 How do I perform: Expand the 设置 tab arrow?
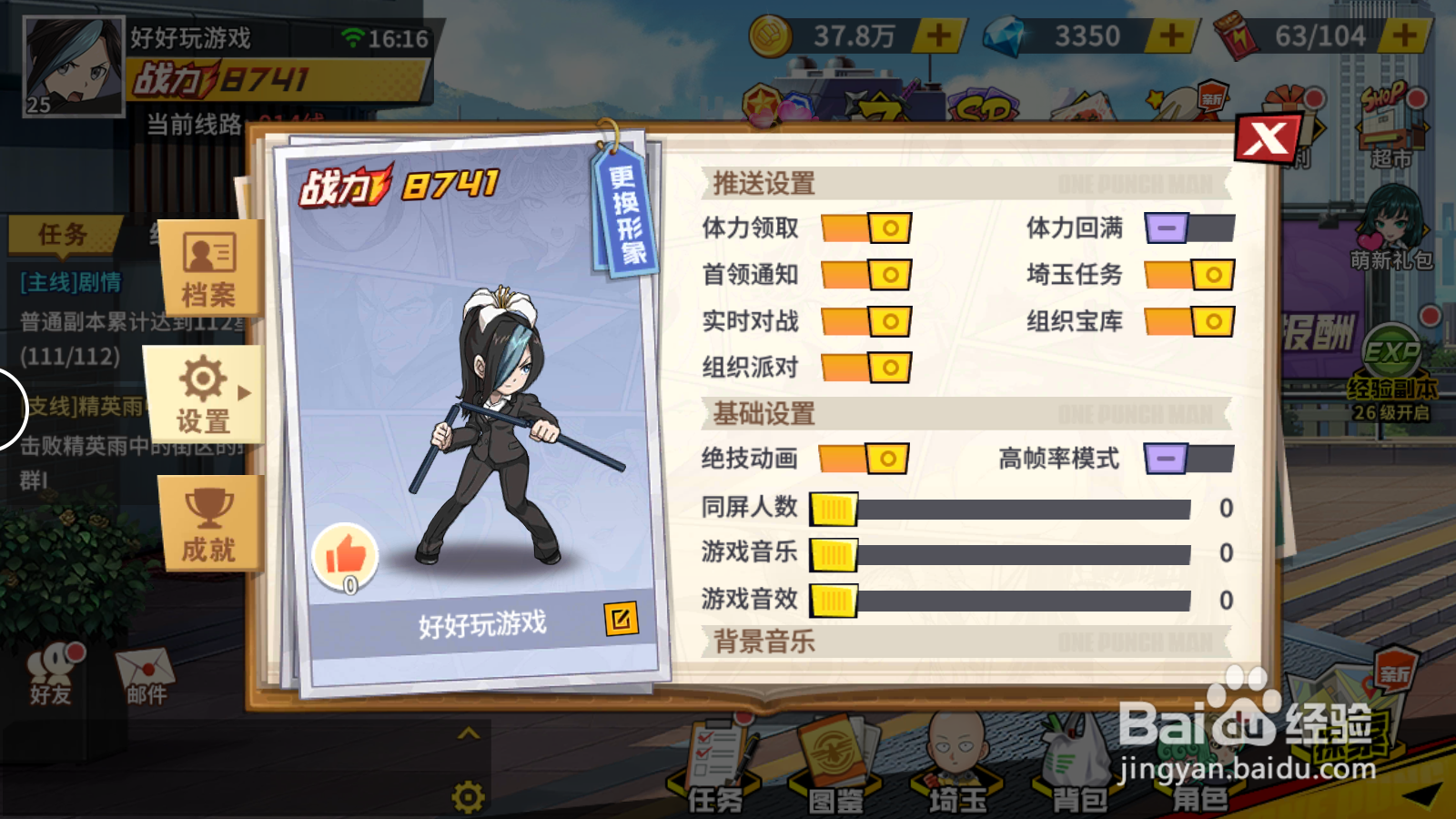(x=243, y=393)
